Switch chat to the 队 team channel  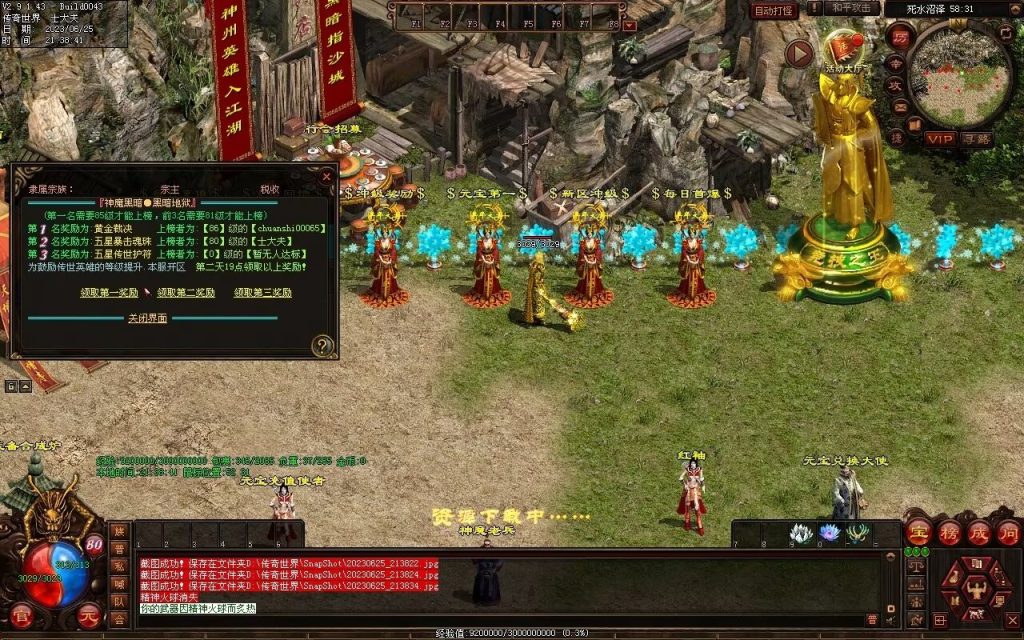(119, 603)
